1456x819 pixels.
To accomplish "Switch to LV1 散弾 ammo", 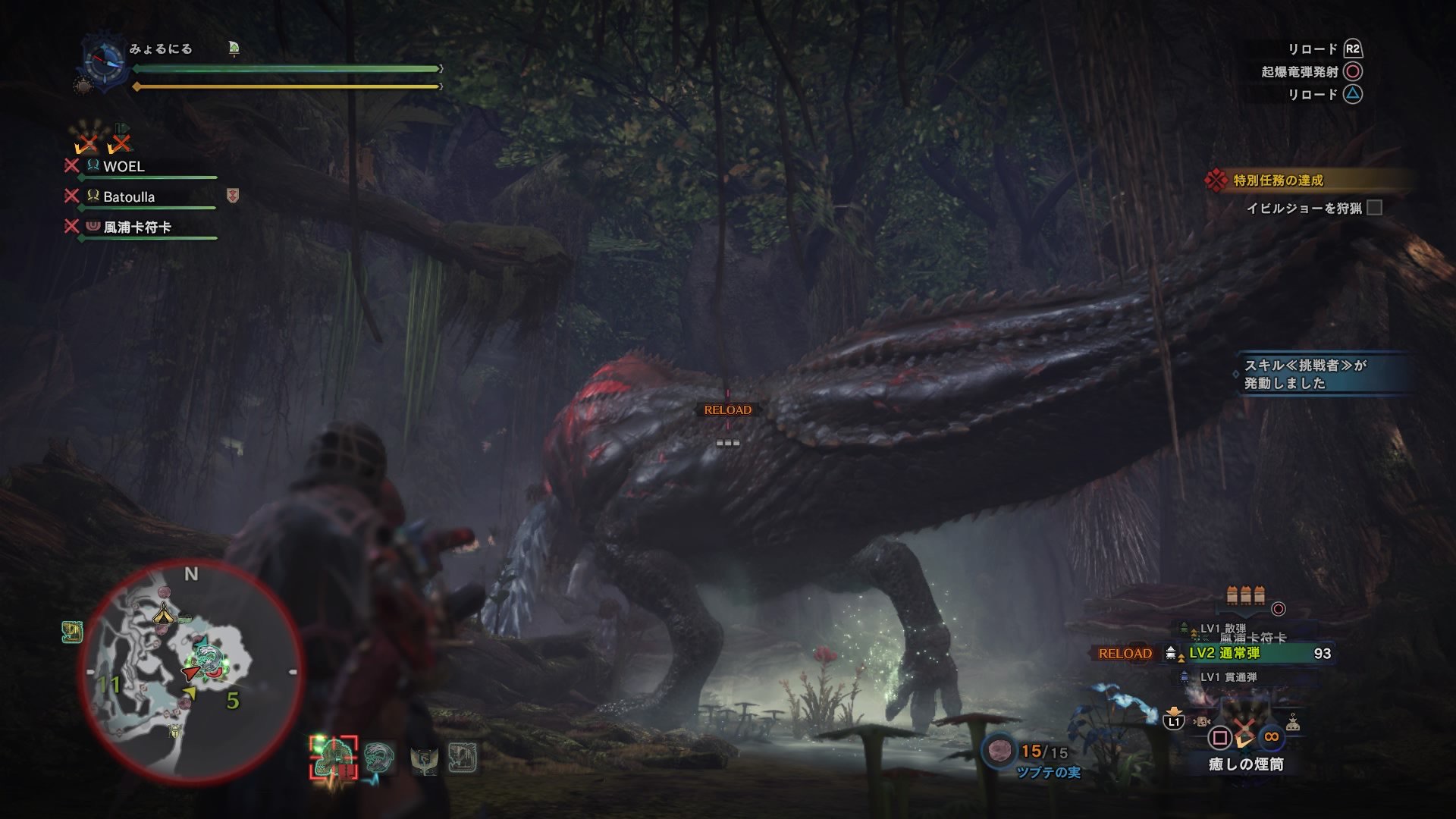I will tap(1222, 629).
